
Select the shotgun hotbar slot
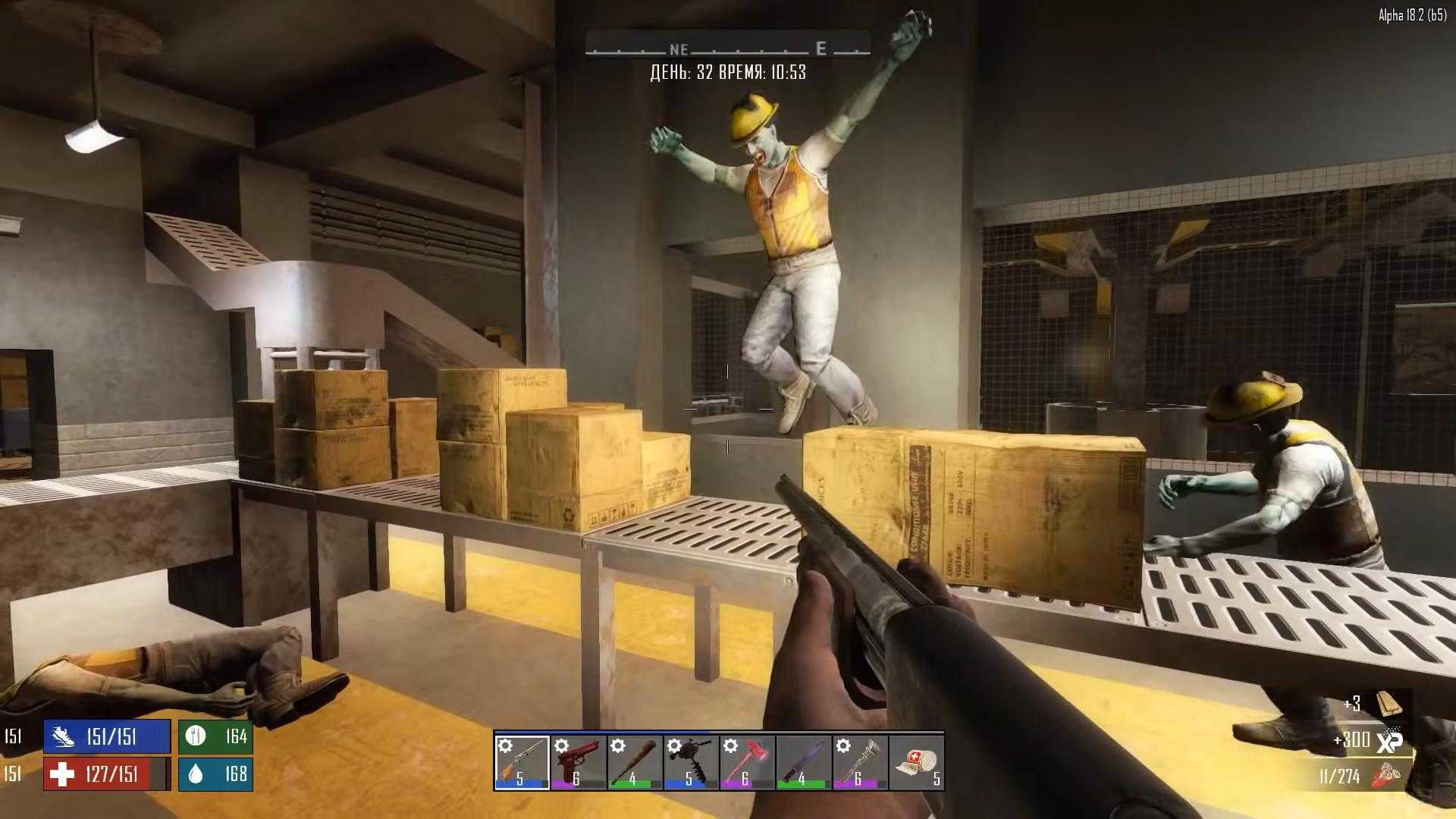coord(521,762)
